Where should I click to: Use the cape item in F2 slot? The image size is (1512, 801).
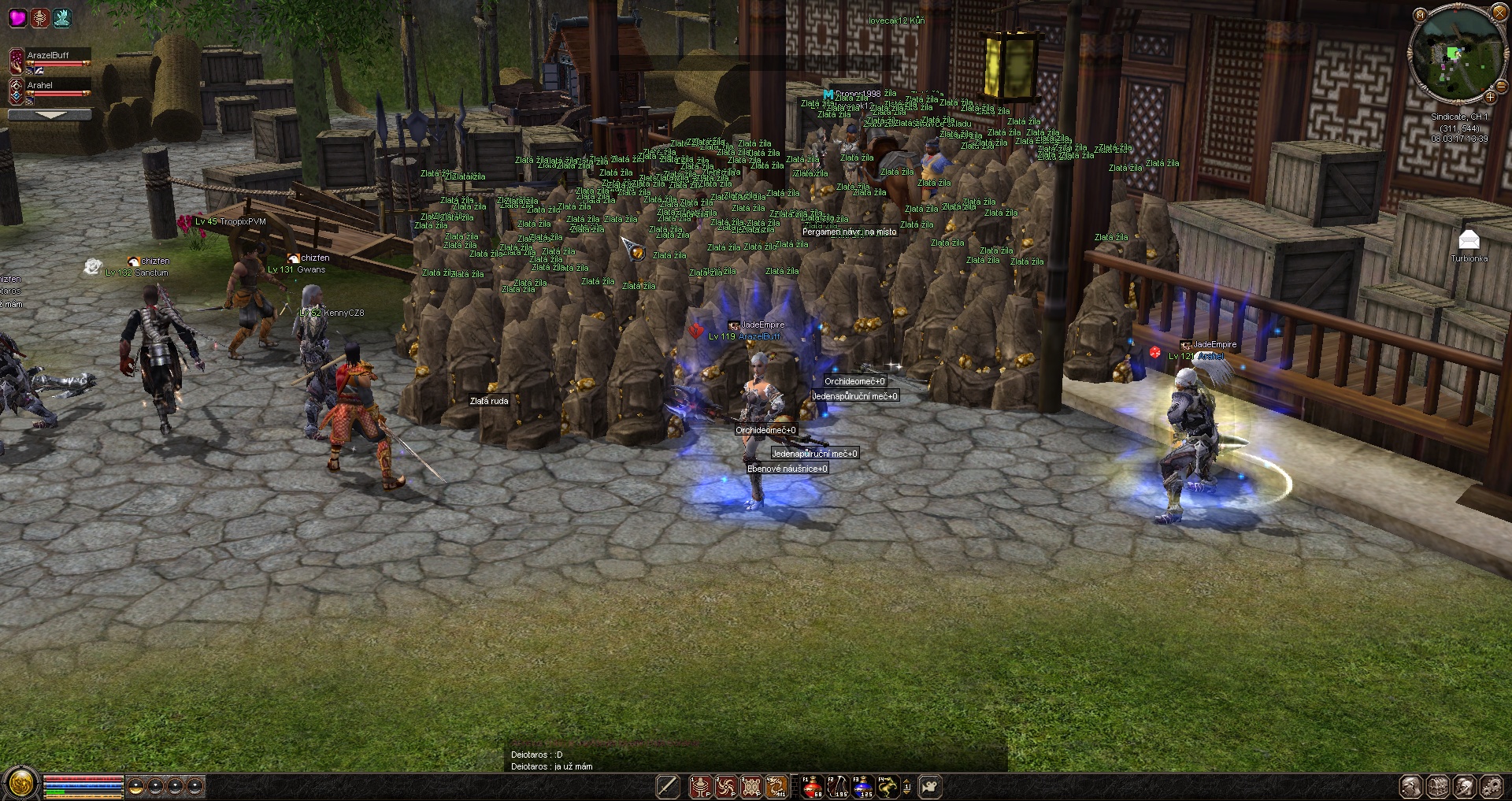click(838, 786)
